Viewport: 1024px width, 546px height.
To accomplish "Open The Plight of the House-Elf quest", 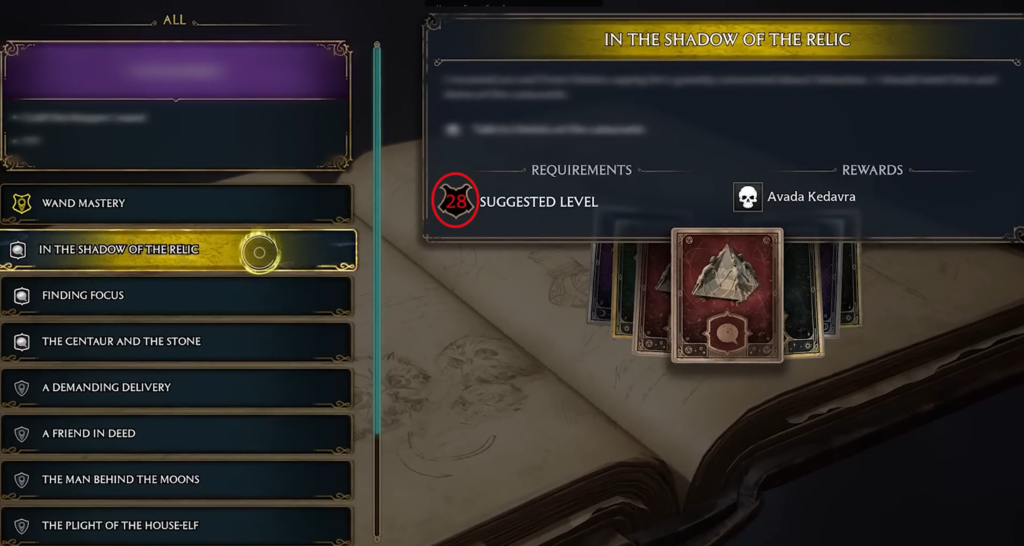I will coord(176,526).
